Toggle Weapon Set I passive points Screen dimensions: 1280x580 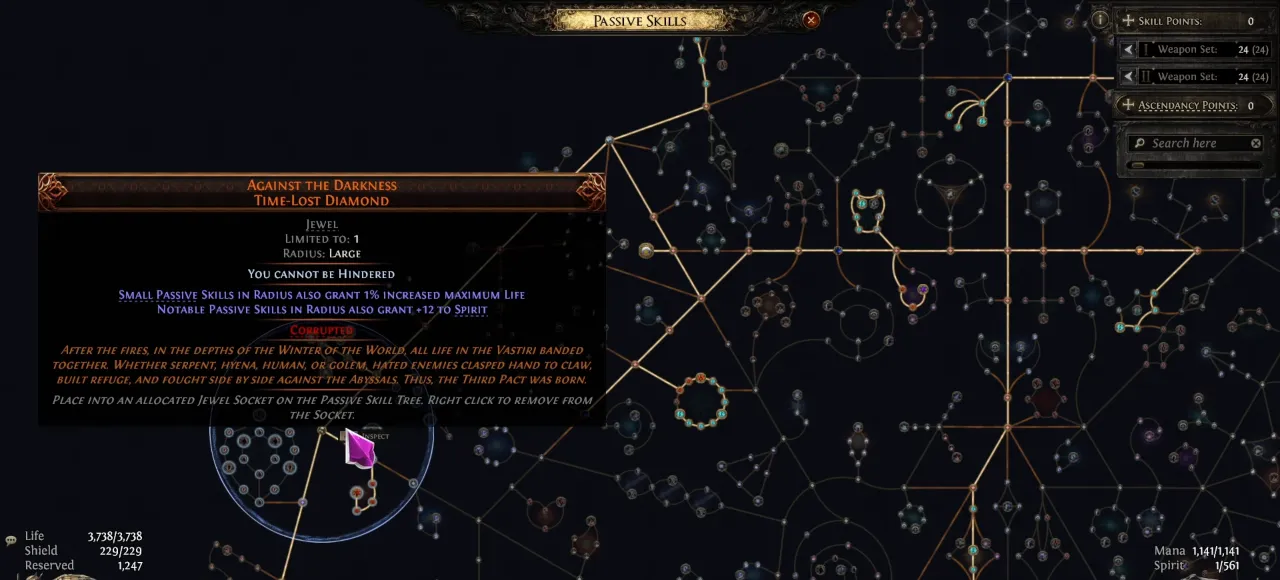[1129, 50]
